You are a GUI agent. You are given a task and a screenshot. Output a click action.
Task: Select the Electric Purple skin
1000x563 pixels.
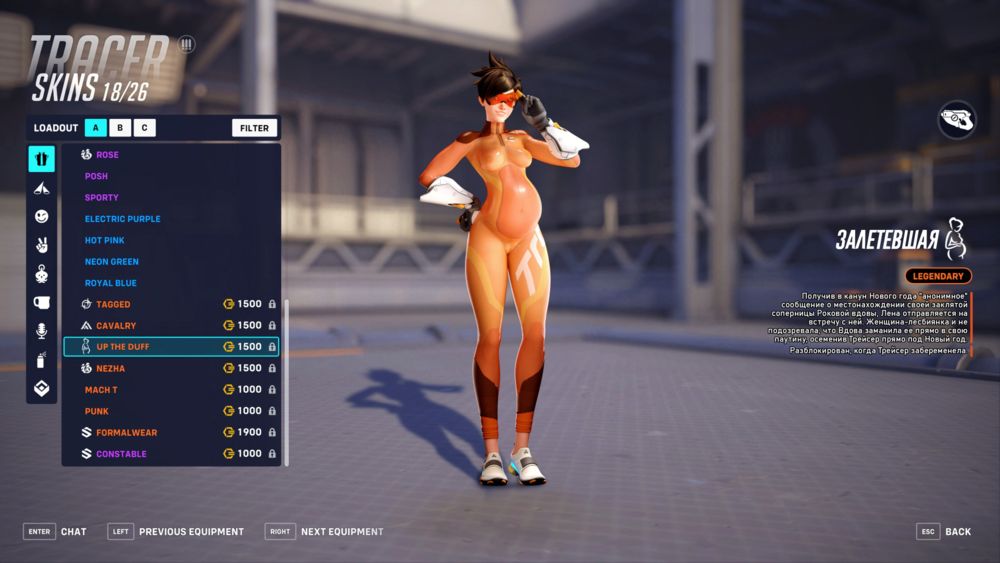122,219
